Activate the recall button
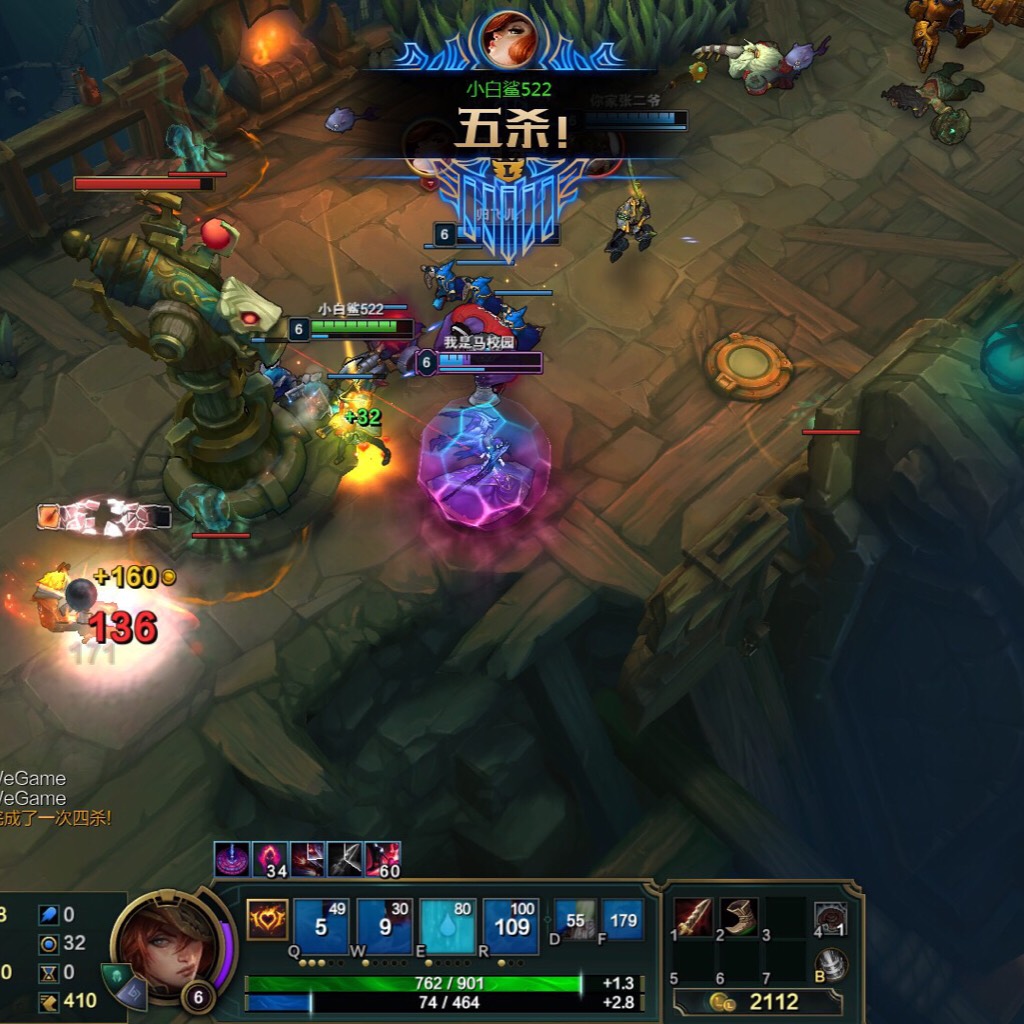This screenshot has width=1024, height=1024. tap(831, 965)
